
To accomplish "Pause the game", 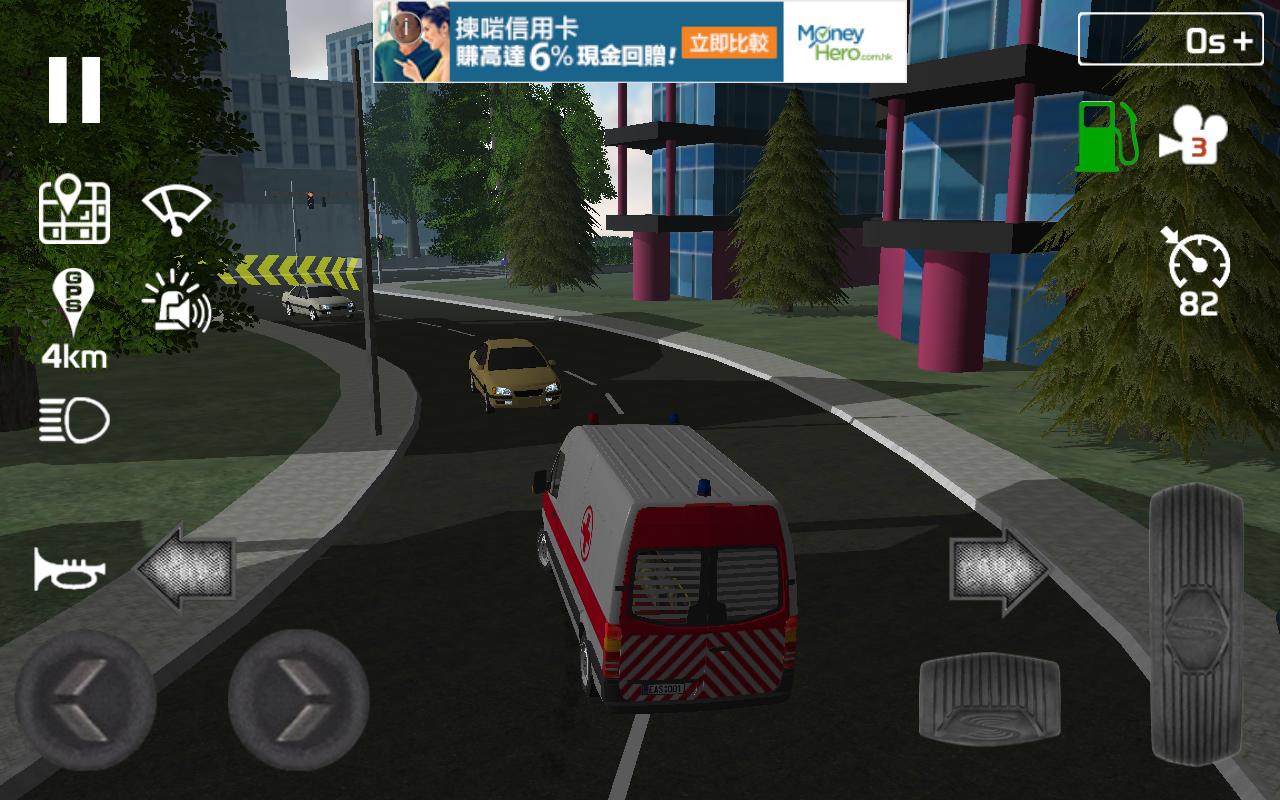I will point(75,90).
